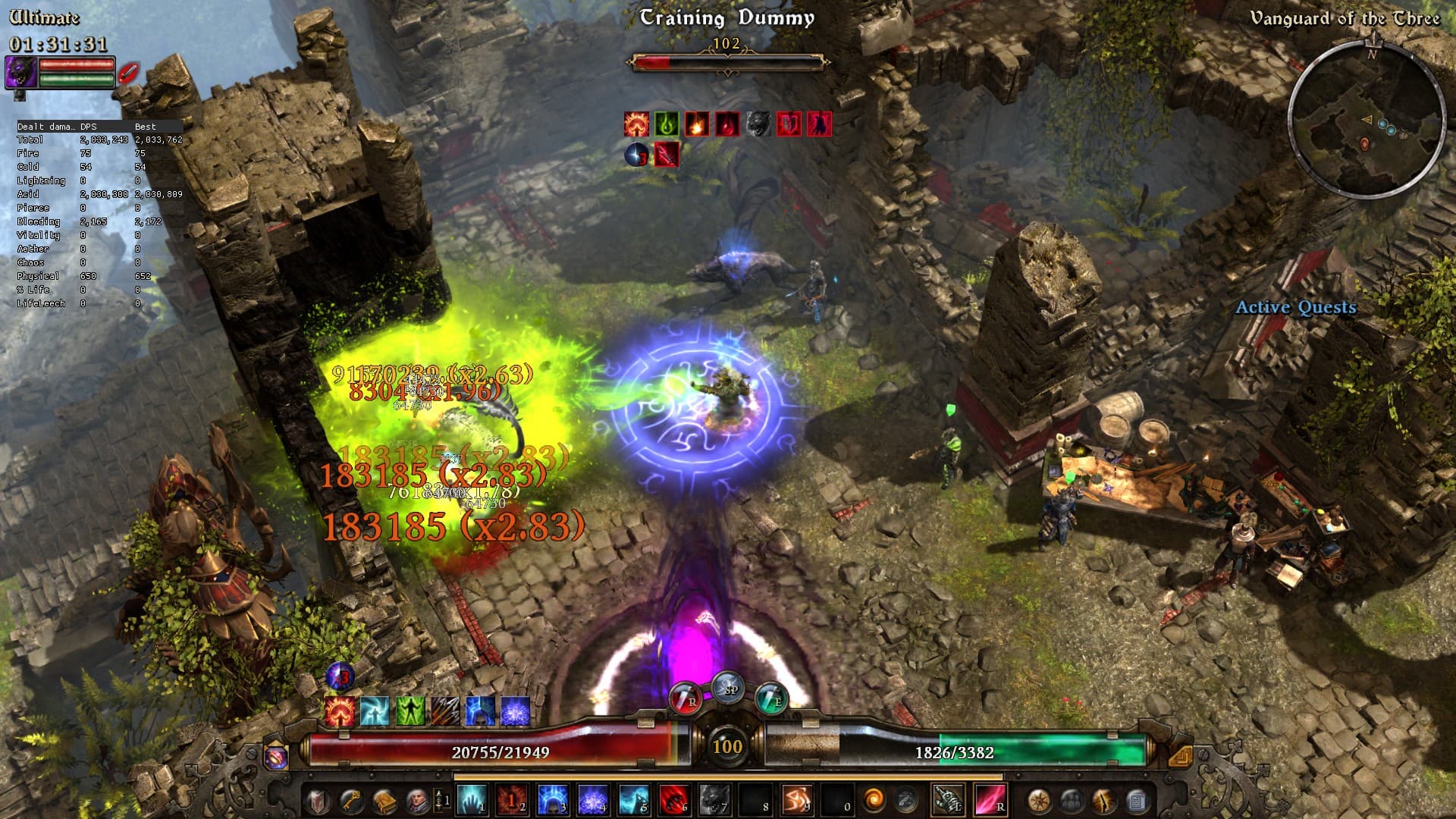Open the compass map button

coord(1039,800)
